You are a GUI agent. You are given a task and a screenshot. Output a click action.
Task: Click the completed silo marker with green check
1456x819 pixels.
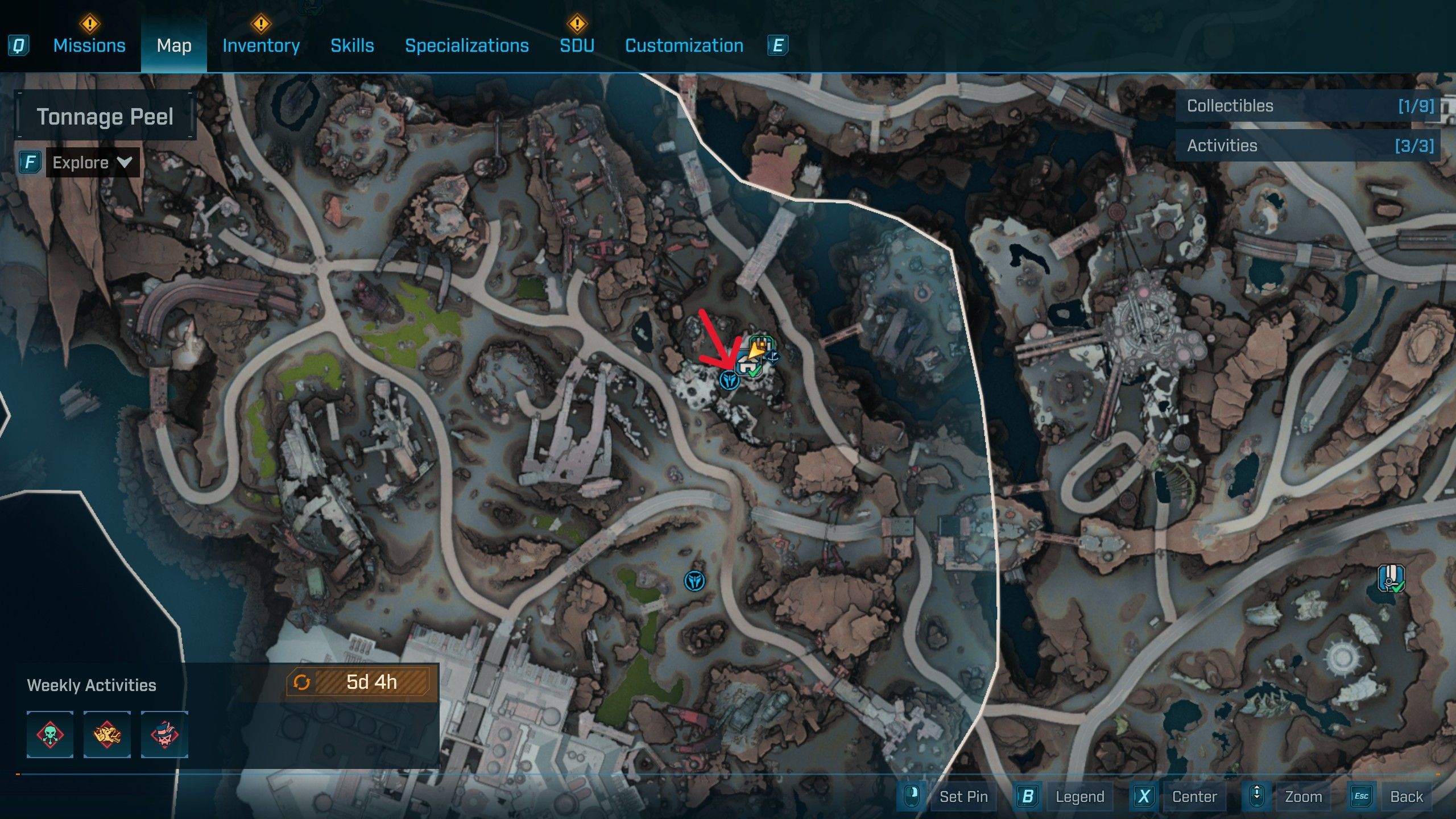[1391, 578]
